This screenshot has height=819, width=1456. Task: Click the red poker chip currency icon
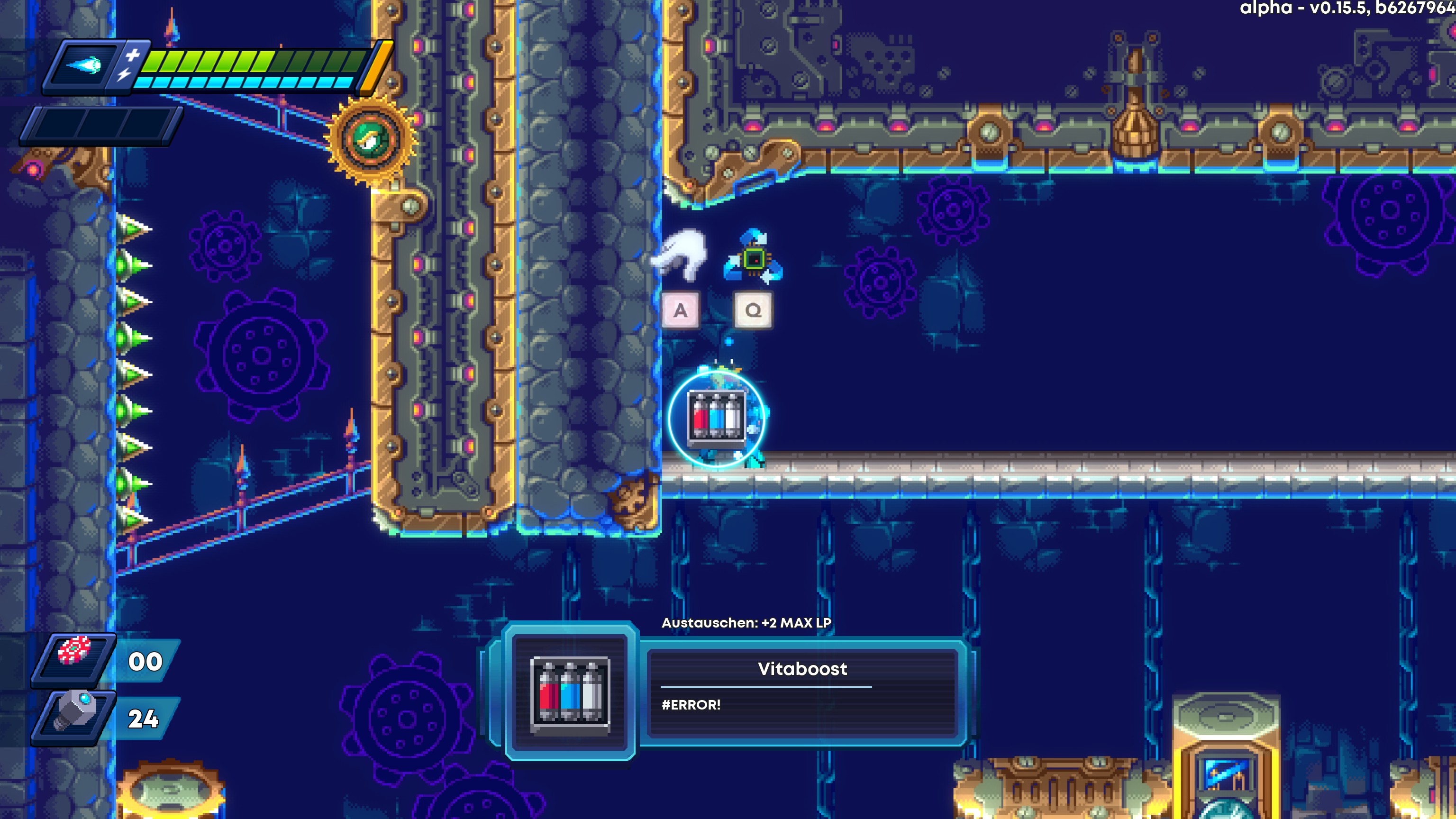coord(74,651)
